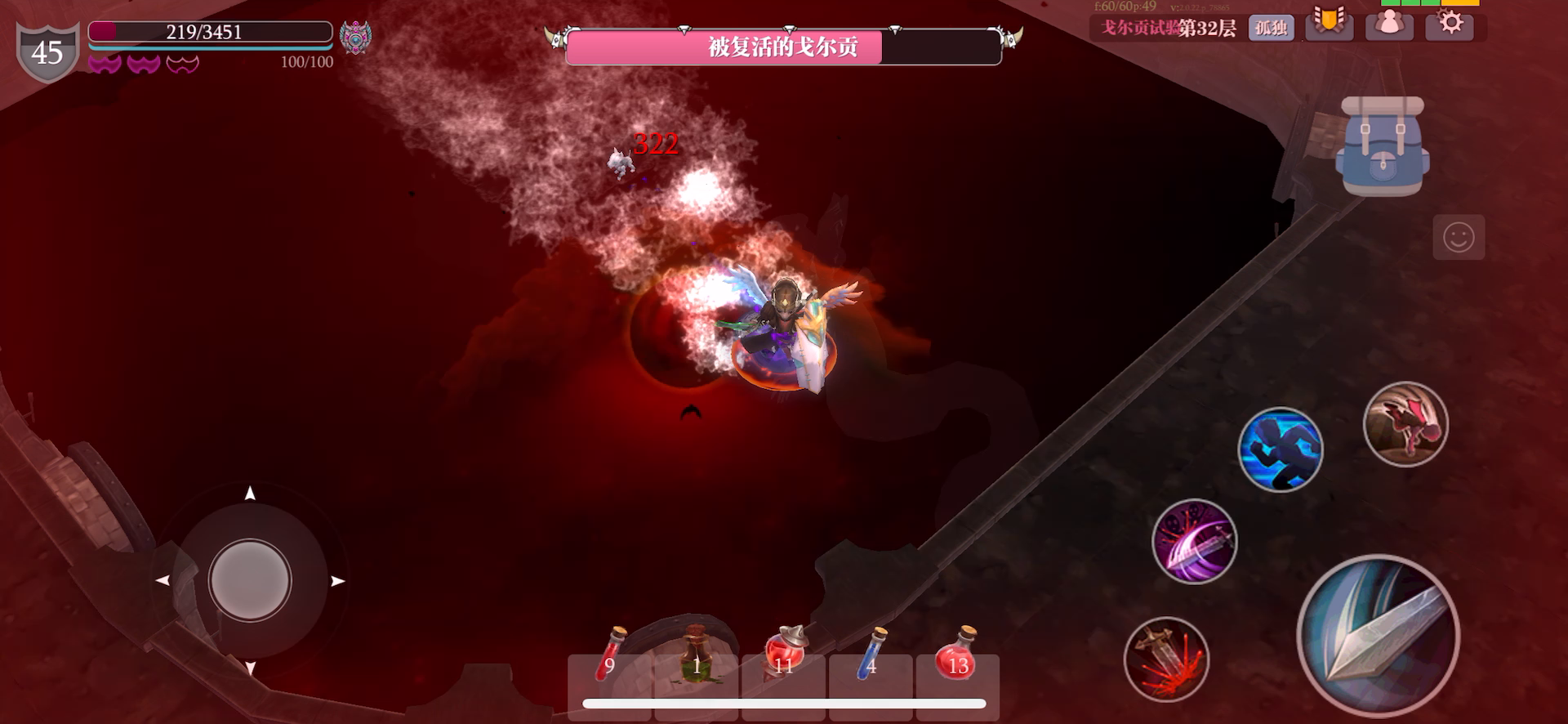
Task: Use the red claw bite skill
Action: pyautogui.click(x=1406, y=424)
